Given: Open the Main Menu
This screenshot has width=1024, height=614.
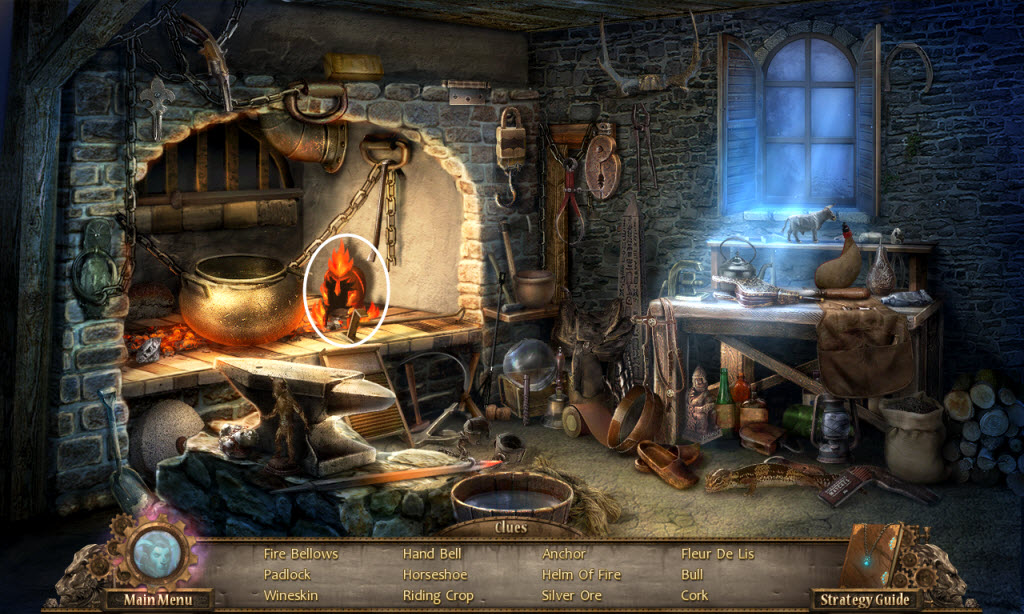Looking at the screenshot, I should click(x=155, y=600).
